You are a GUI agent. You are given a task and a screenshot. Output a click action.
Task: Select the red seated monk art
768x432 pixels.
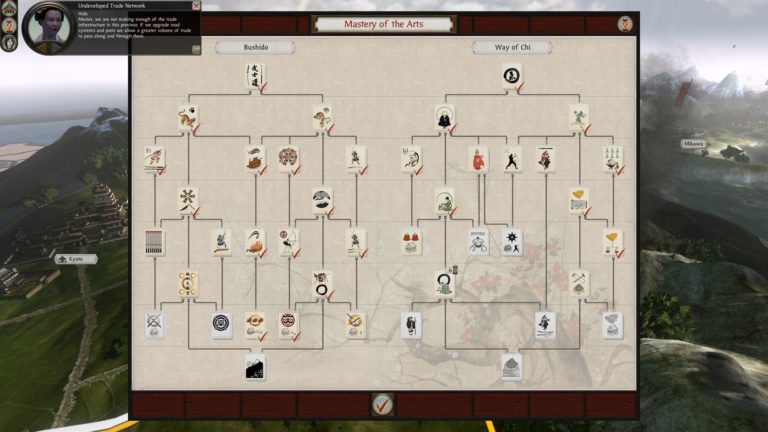click(x=479, y=158)
